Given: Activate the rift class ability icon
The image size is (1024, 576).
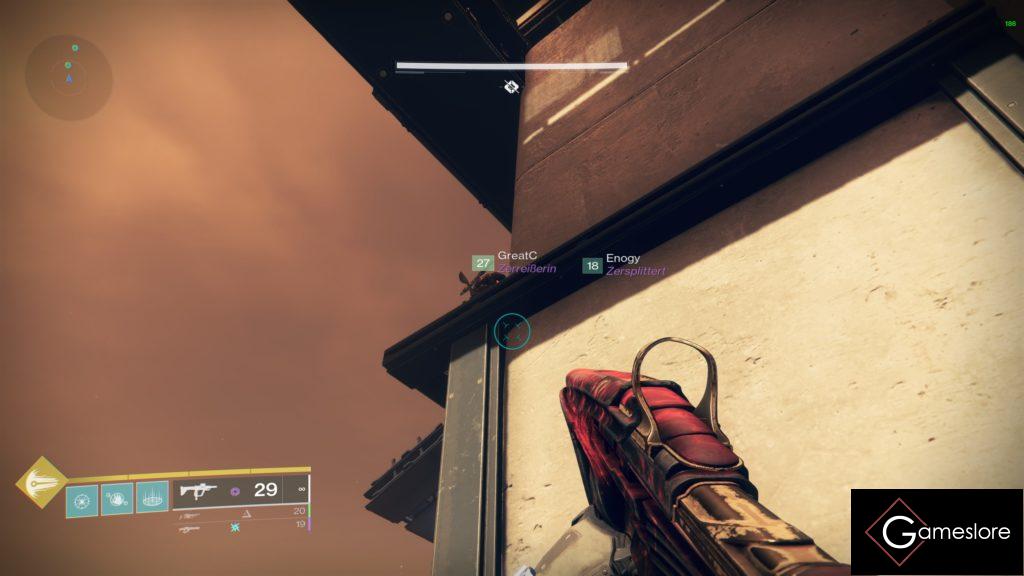Looking at the screenshot, I should tap(152, 497).
